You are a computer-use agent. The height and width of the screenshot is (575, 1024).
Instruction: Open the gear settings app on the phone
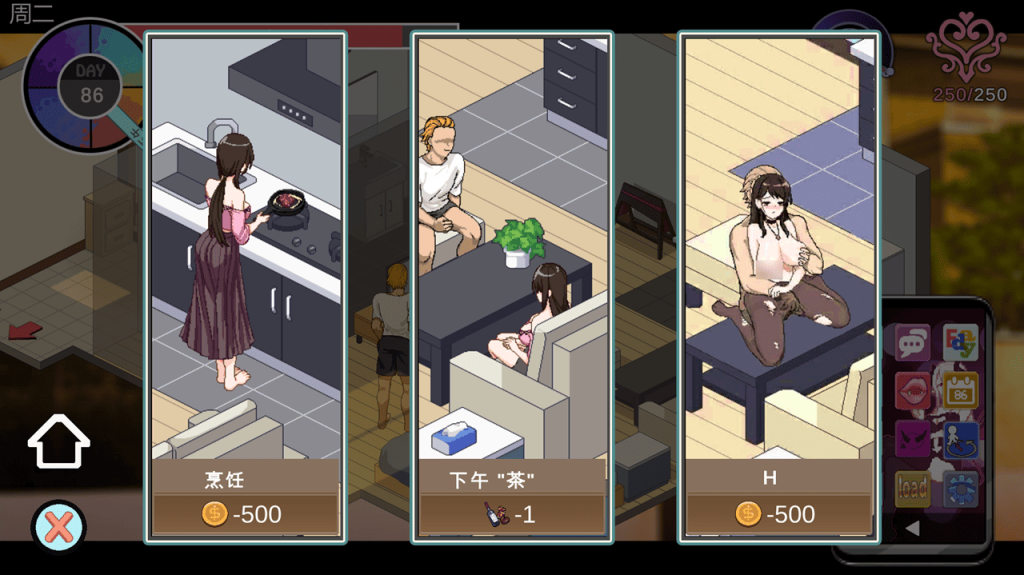pos(960,489)
